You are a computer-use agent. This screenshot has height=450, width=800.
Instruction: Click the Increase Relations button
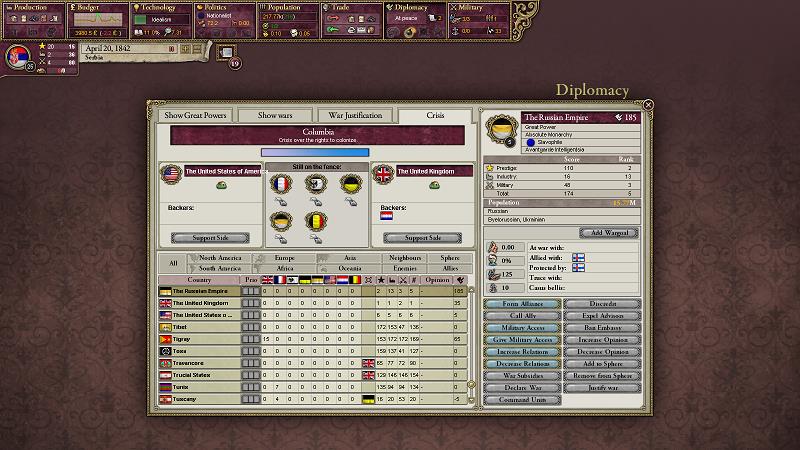point(514,351)
